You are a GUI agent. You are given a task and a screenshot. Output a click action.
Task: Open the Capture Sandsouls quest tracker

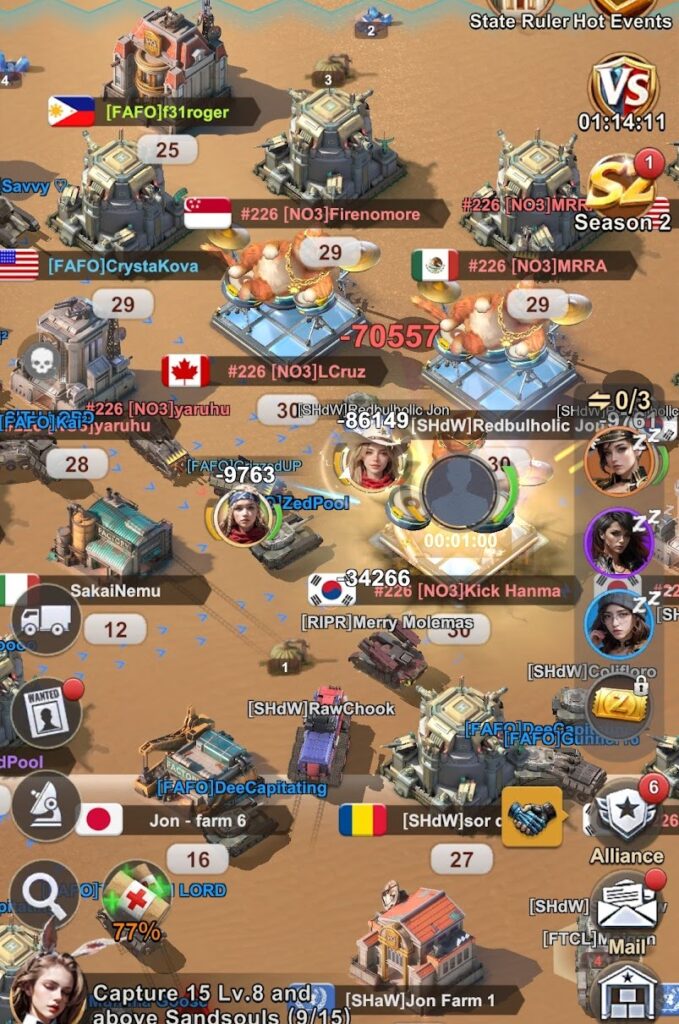point(200,1001)
